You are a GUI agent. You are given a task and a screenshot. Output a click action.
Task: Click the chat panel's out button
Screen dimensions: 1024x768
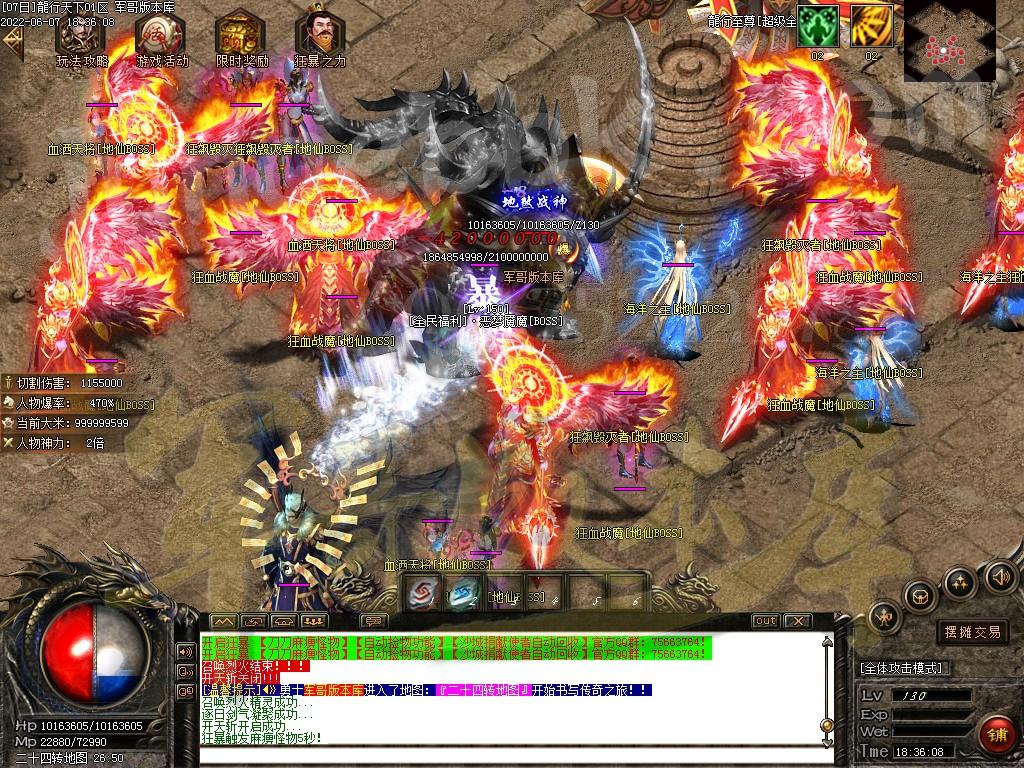tap(765, 621)
